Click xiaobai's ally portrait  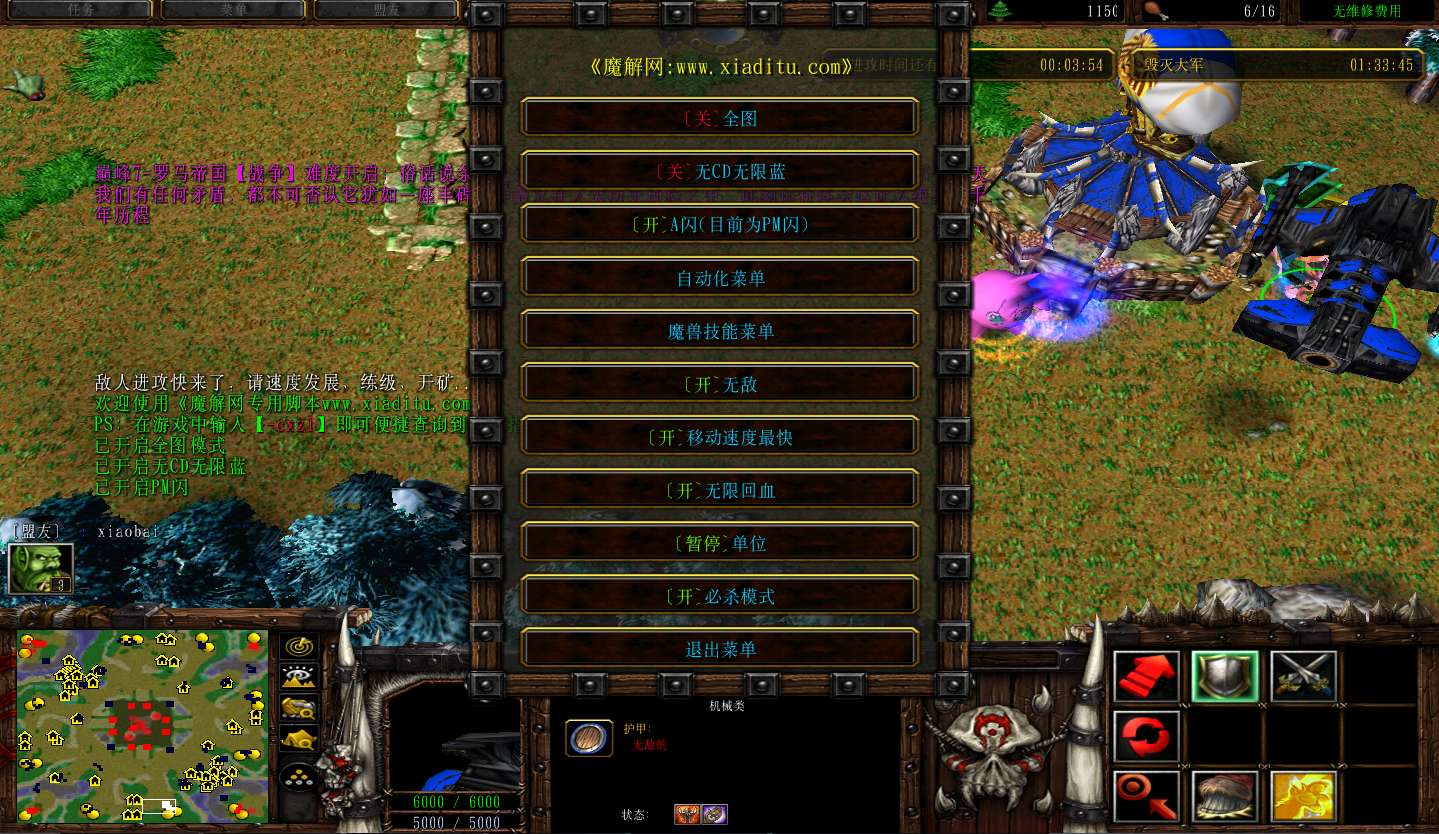click(x=40, y=568)
